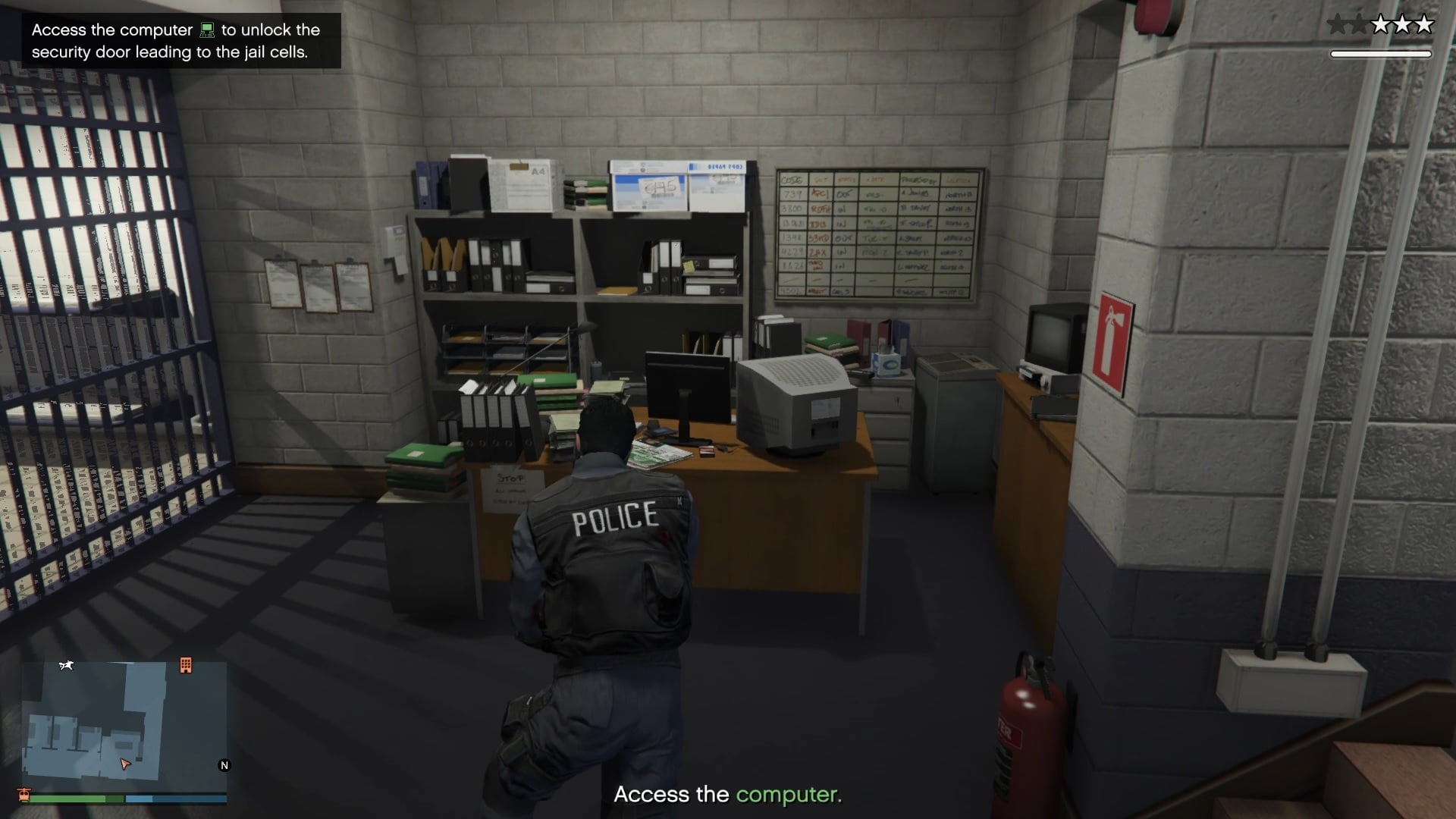Click the third wanted star in the HUD
This screenshot has height=819, width=1456.
(1382, 24)
